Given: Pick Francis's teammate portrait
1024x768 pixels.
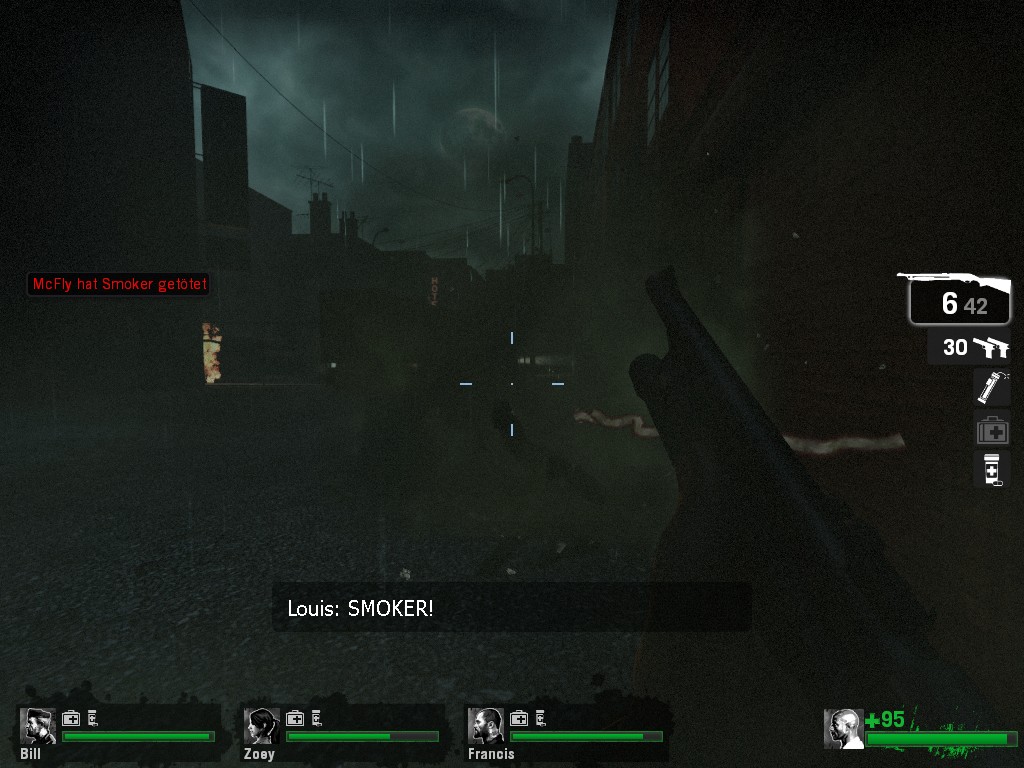Looking at the screenshot, I should click(487, 726).
